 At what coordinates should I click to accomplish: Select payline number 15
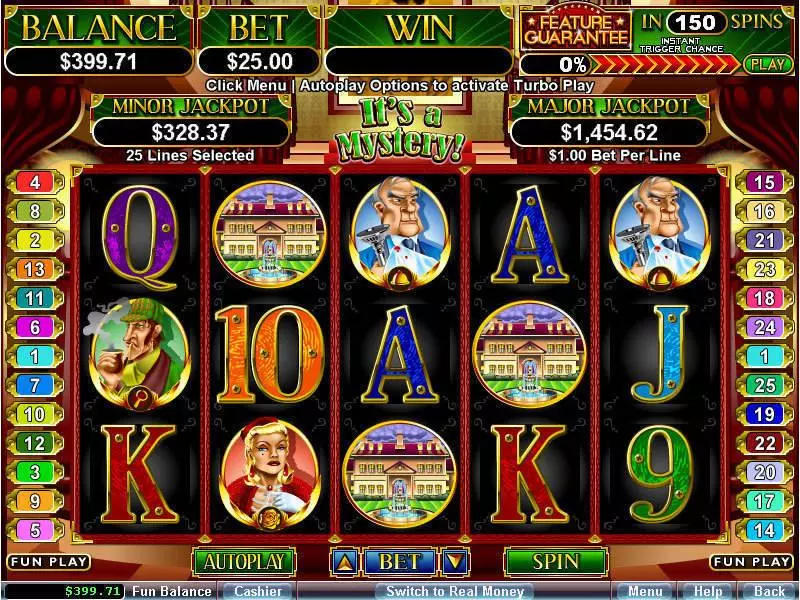[x=764, y=182]
